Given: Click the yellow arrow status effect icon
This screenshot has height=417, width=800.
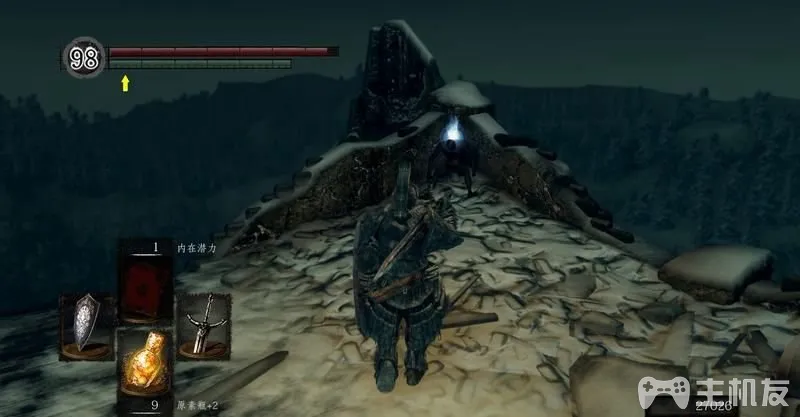Looking at the screenshot, I should pos(126,84).
